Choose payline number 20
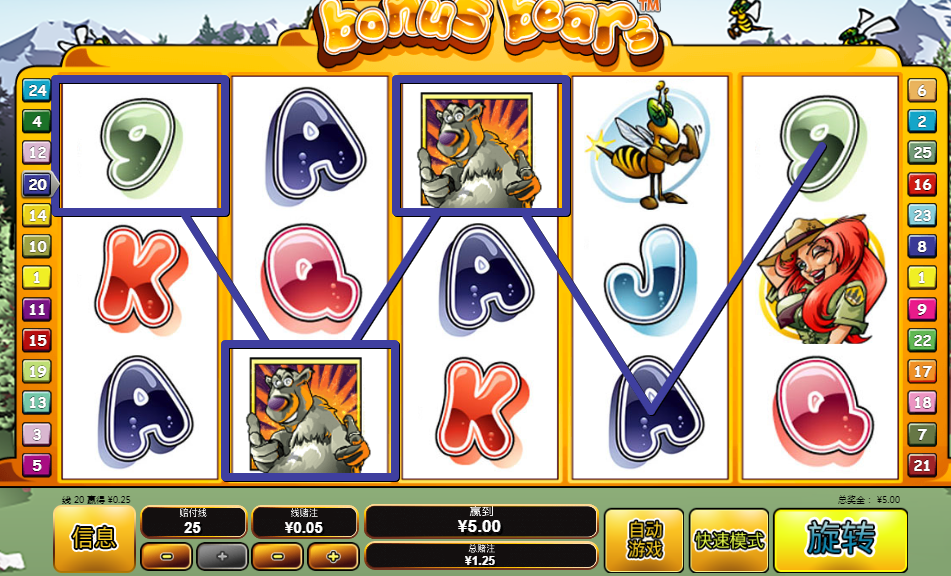 click(37, 184)
